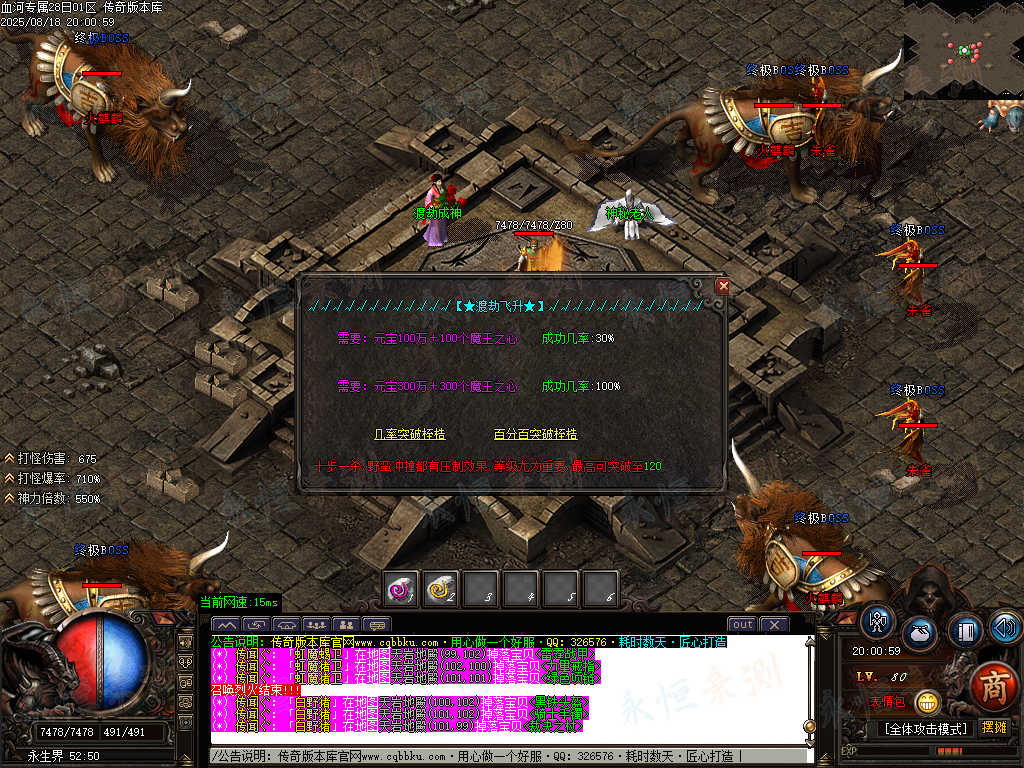1024x768 pixels.
Task: Choose 几率突破桎梏 option
Action: tap(409, 435)
